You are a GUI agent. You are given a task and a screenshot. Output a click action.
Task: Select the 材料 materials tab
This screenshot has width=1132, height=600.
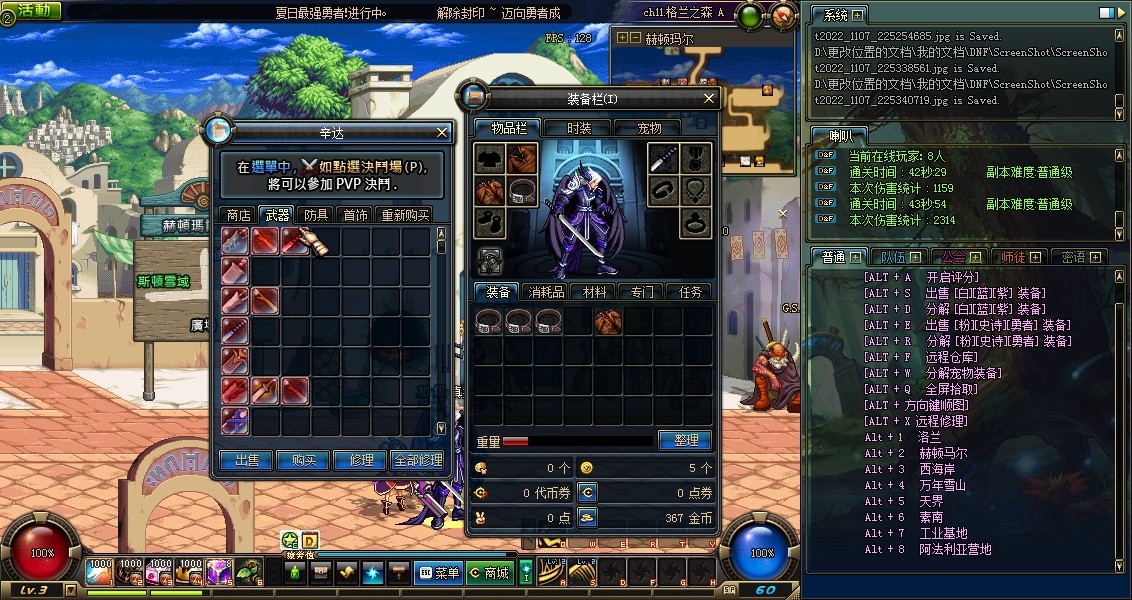594,292
